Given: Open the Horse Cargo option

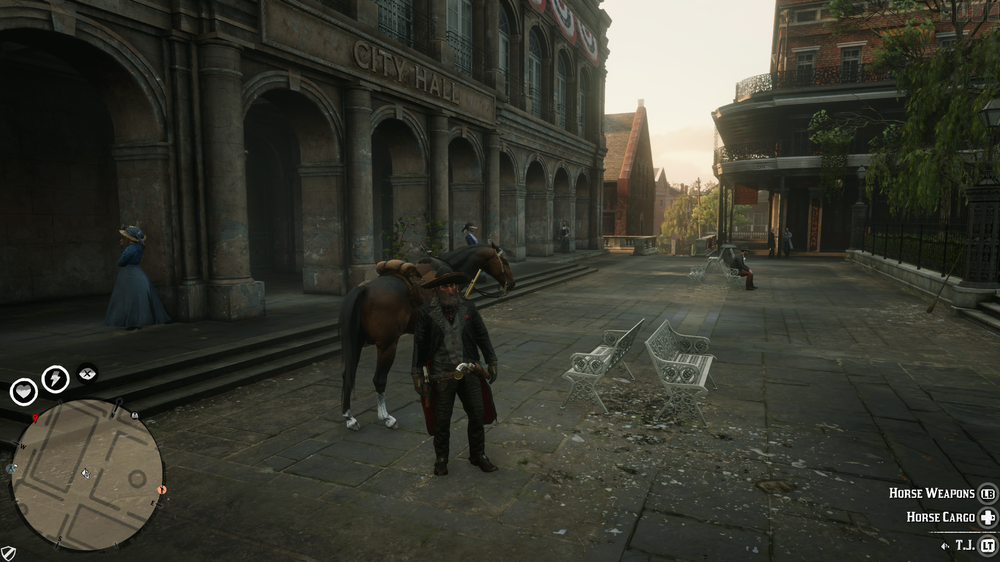Looking at the screenshot, I should point(940,517).
